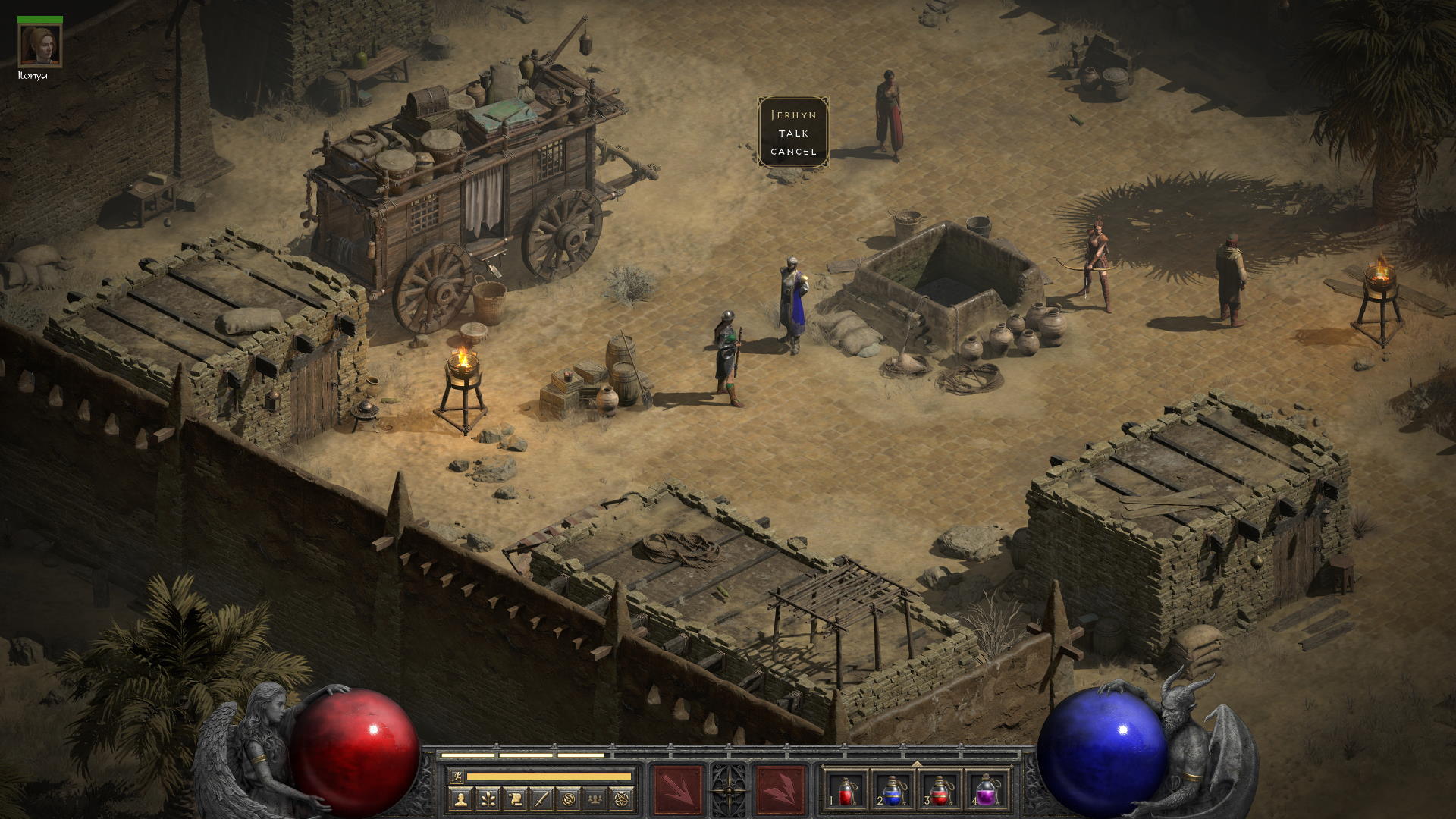Choose Talk in Jerhyn's dialogue menu
Screen dimensions: 1456x819
tap(793, 133)
